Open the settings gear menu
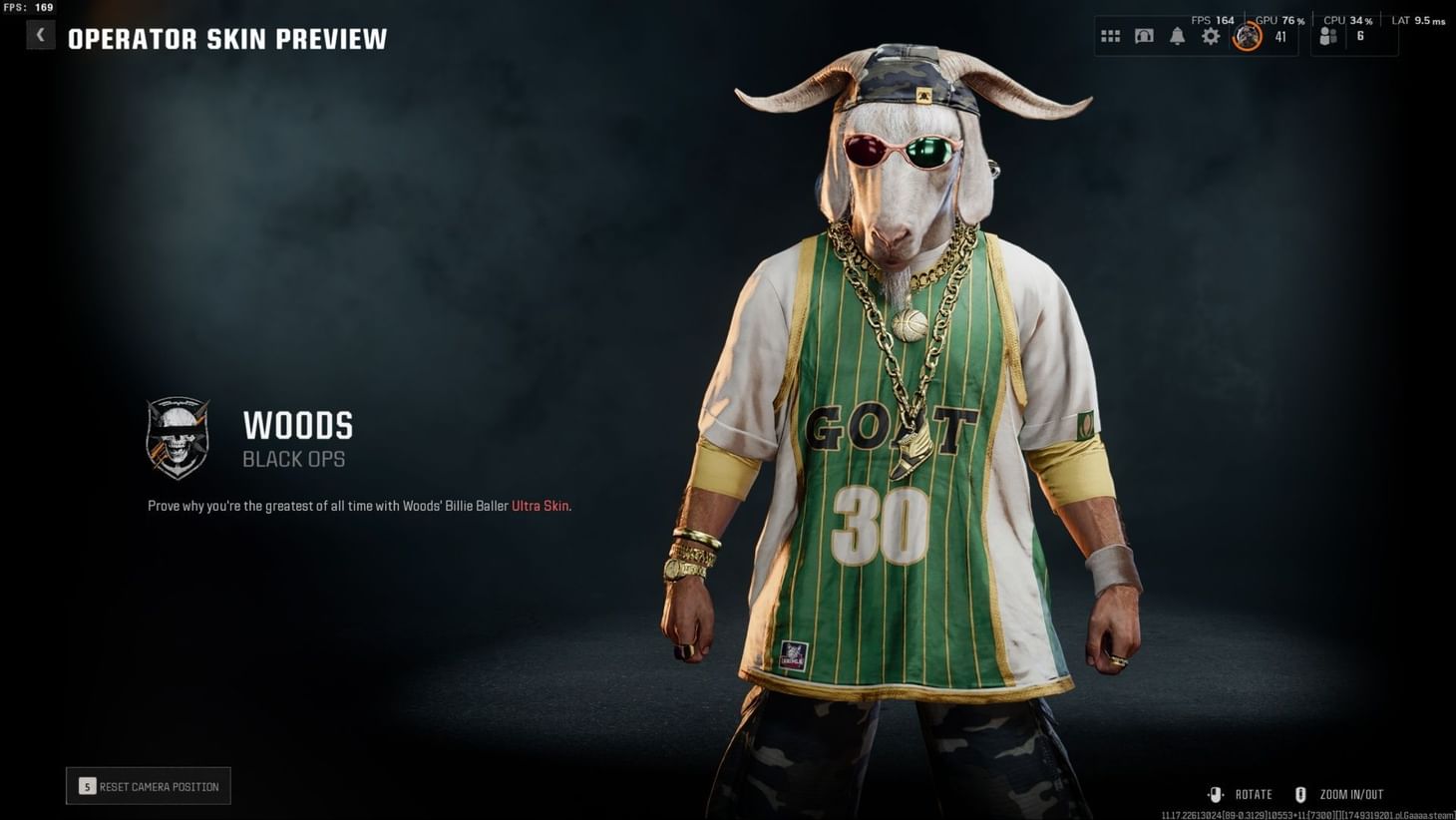Image resolution: width=1456 pixels, height=820 pixels. pyautogui.click(x=1210, y=36)
